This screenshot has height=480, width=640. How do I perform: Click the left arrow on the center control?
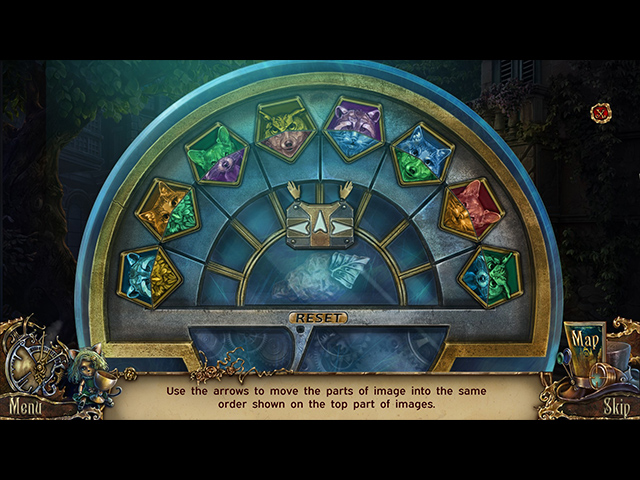[x=299, y=228]
